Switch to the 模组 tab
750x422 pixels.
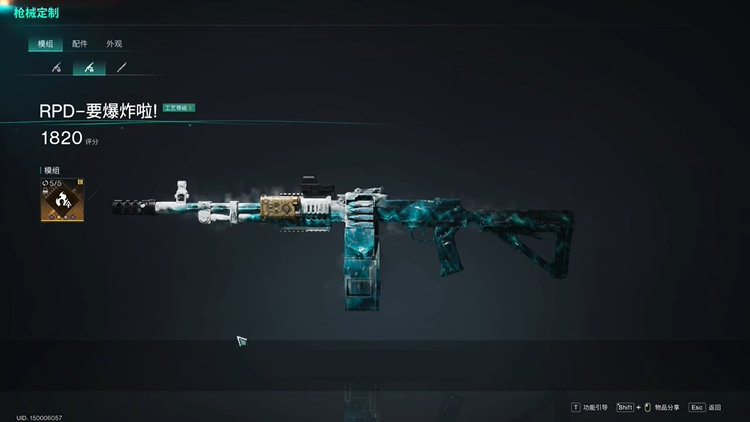(x=46, y=44)
